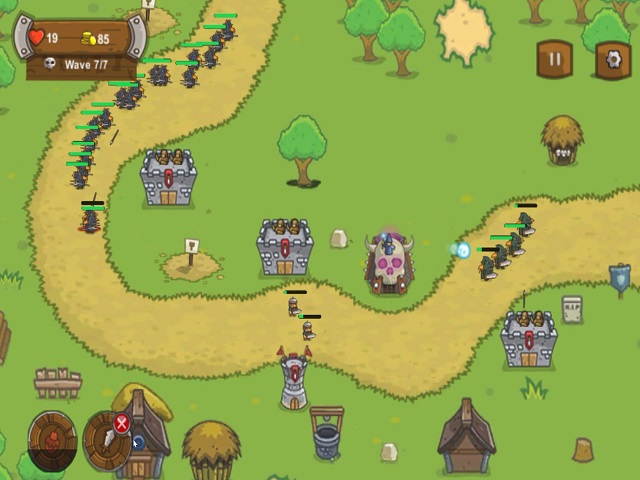Pause the game
The width and height of the screenshot is (640, 480).
(554, 59)
